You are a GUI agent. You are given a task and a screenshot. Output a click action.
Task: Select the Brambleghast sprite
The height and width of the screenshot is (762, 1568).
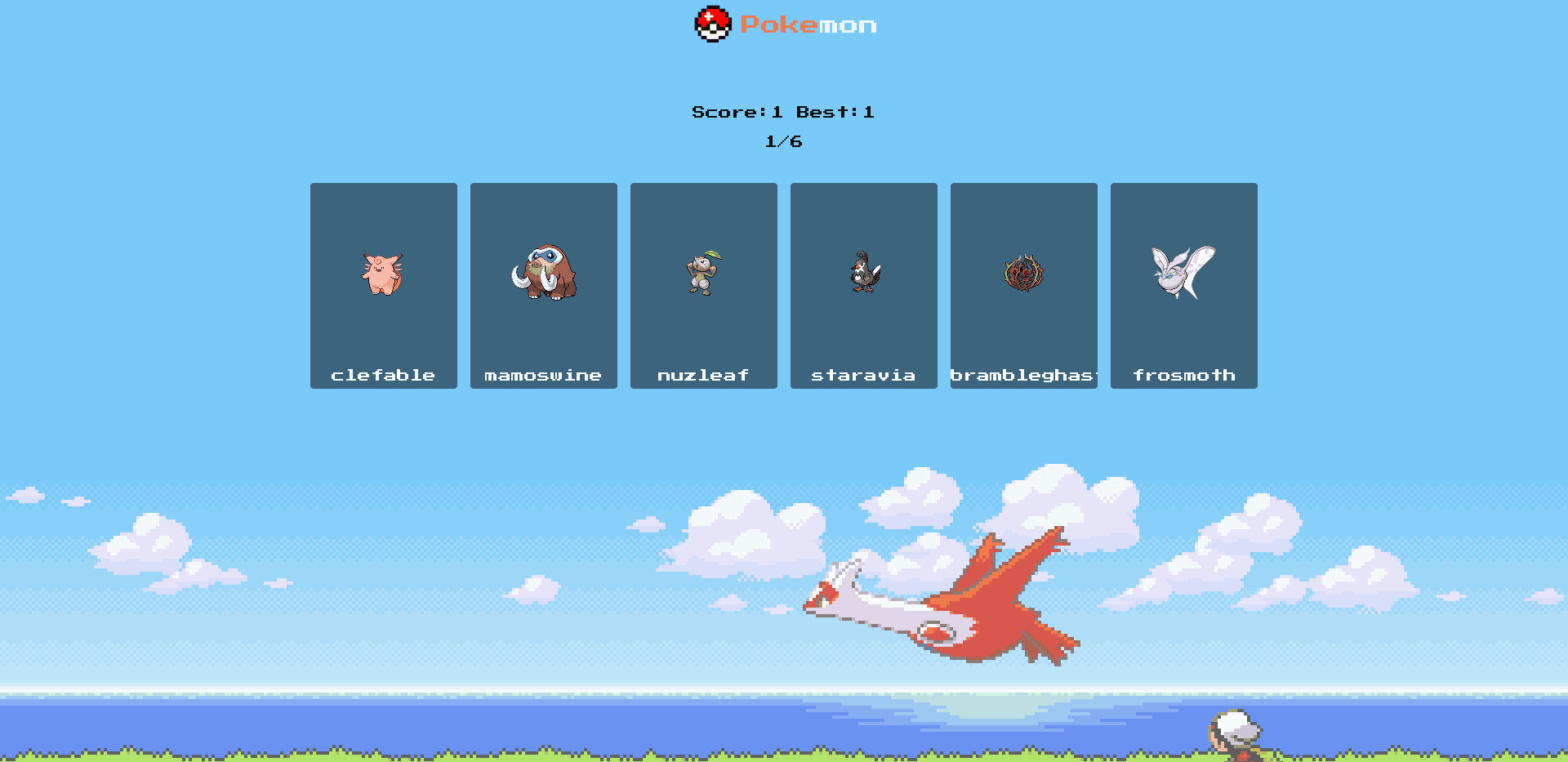[x=1023, y=274]
